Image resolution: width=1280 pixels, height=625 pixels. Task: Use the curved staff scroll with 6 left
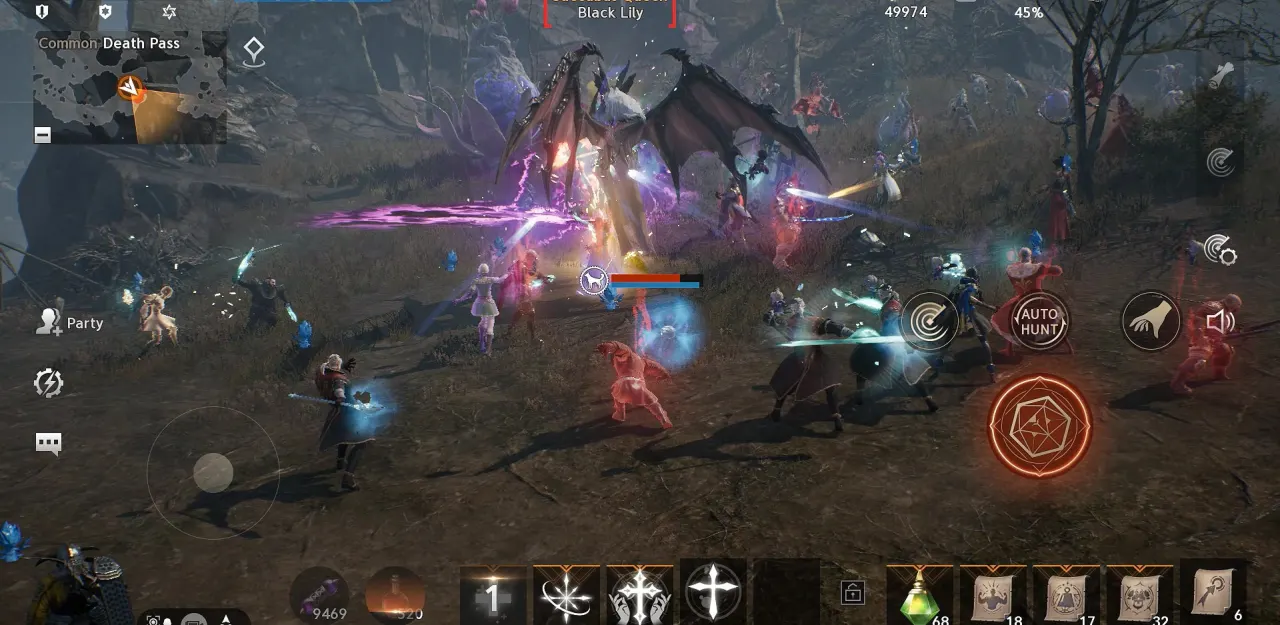pos(1213,592)
